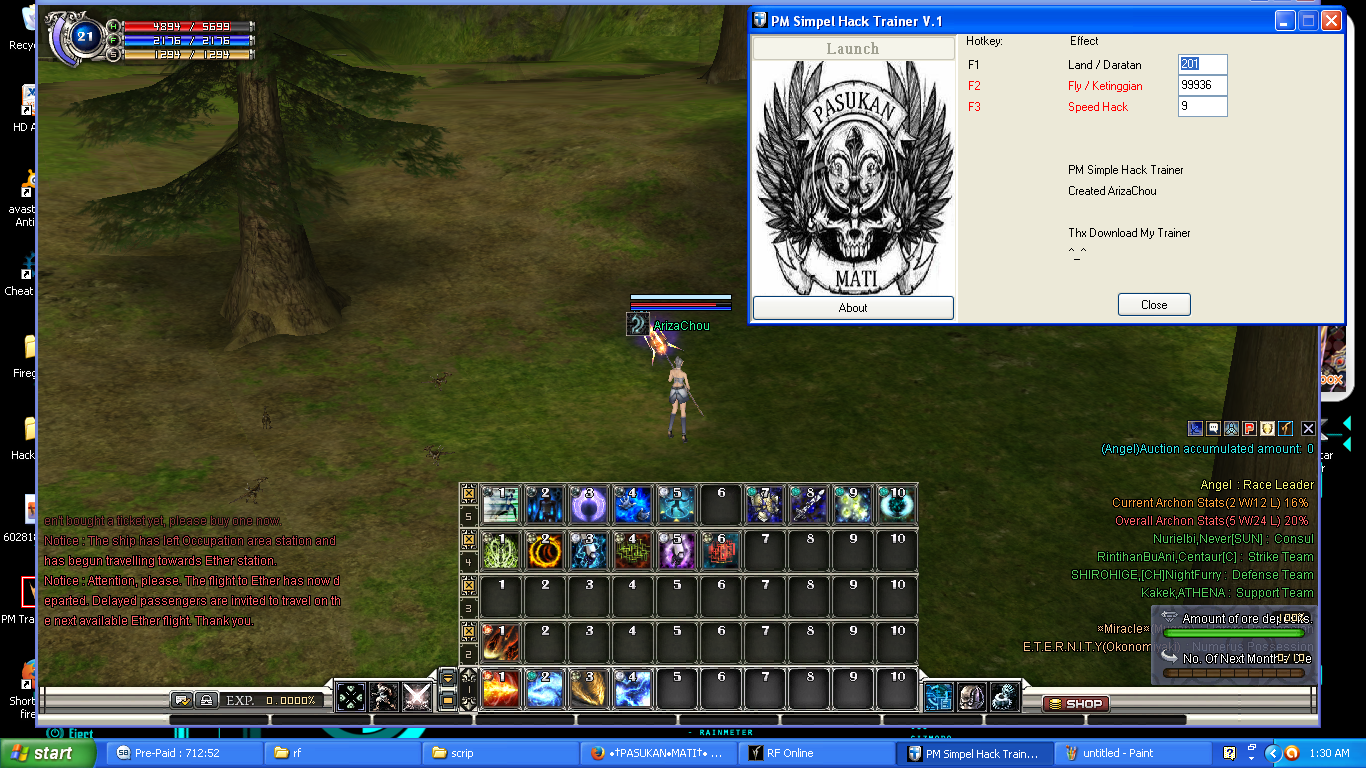Click the golden emblem icon in the top-right row

[x=1269, y=428]
